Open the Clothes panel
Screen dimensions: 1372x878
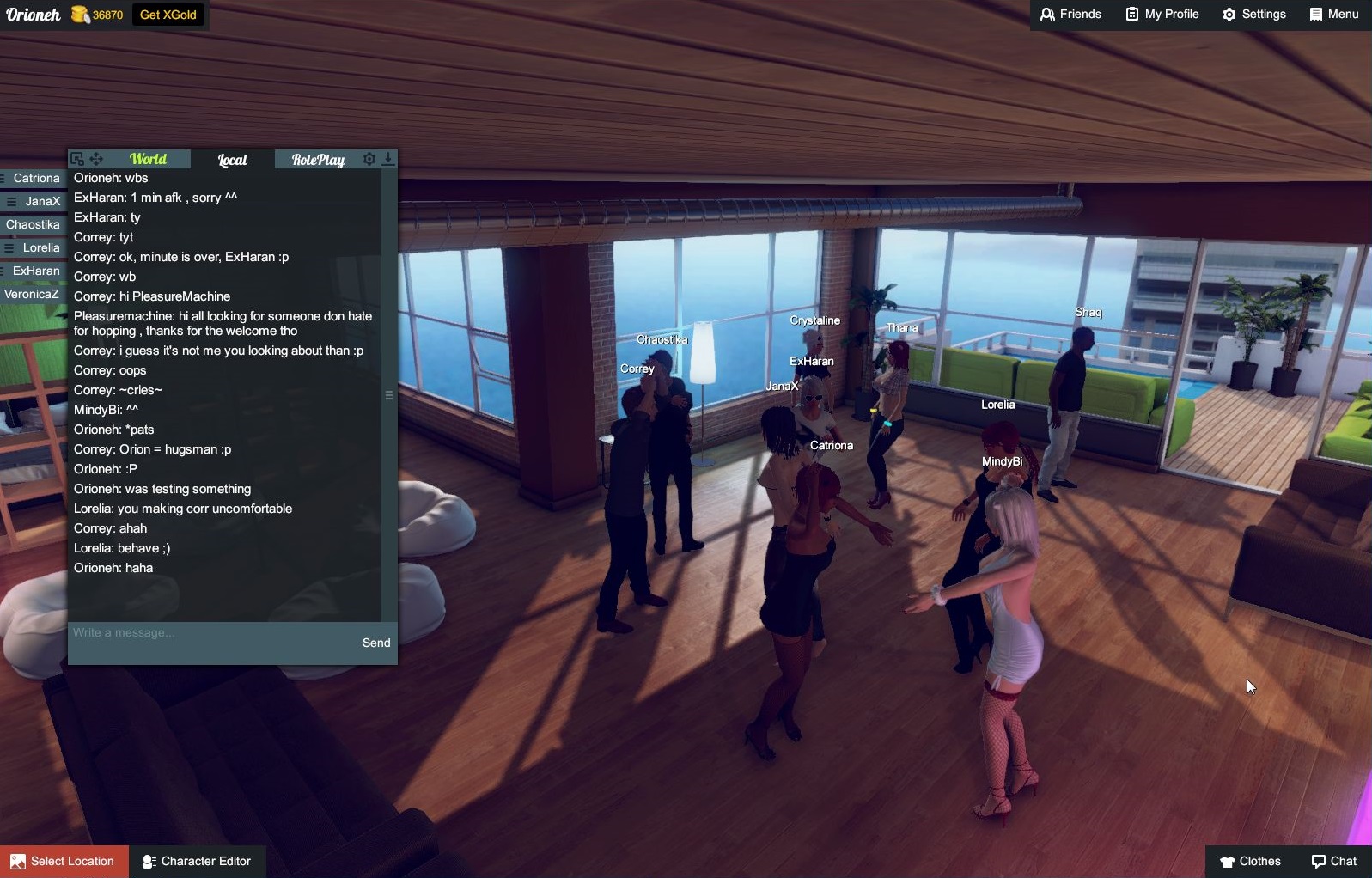point(1250,862)
